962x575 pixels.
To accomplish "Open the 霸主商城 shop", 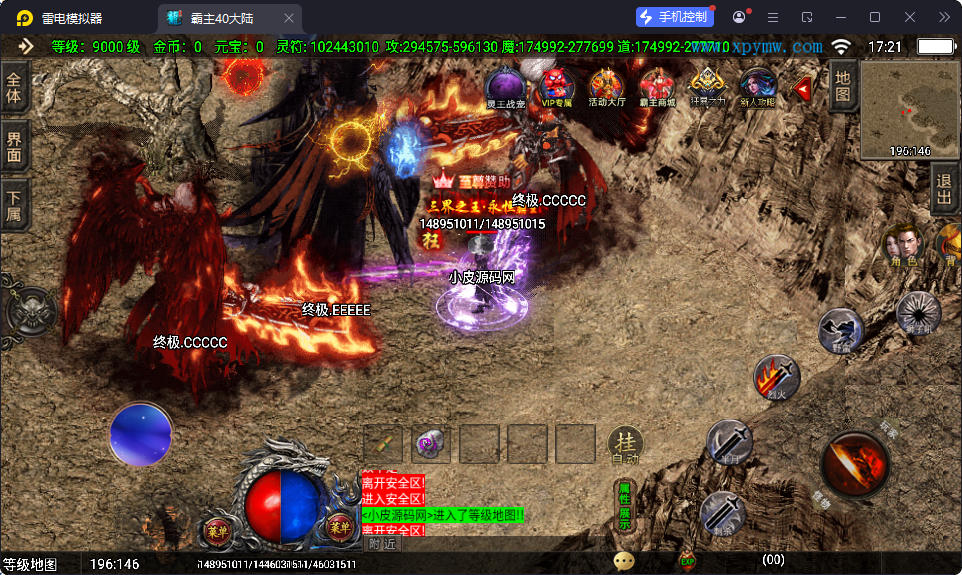I will pos(657,87).
